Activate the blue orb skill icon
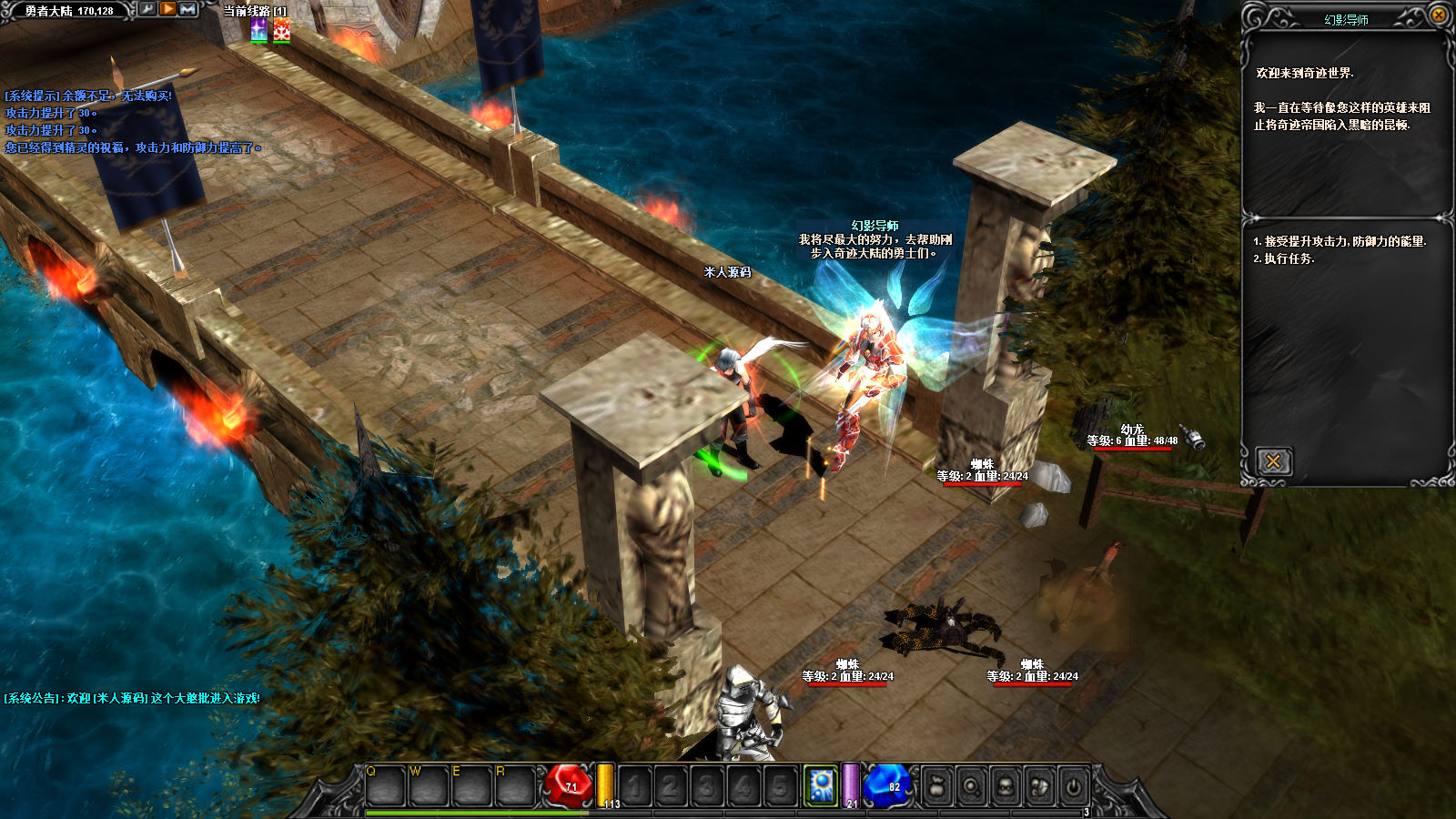Image resolution: width=1456 pixels, height=819 pixels. point(821,784)
